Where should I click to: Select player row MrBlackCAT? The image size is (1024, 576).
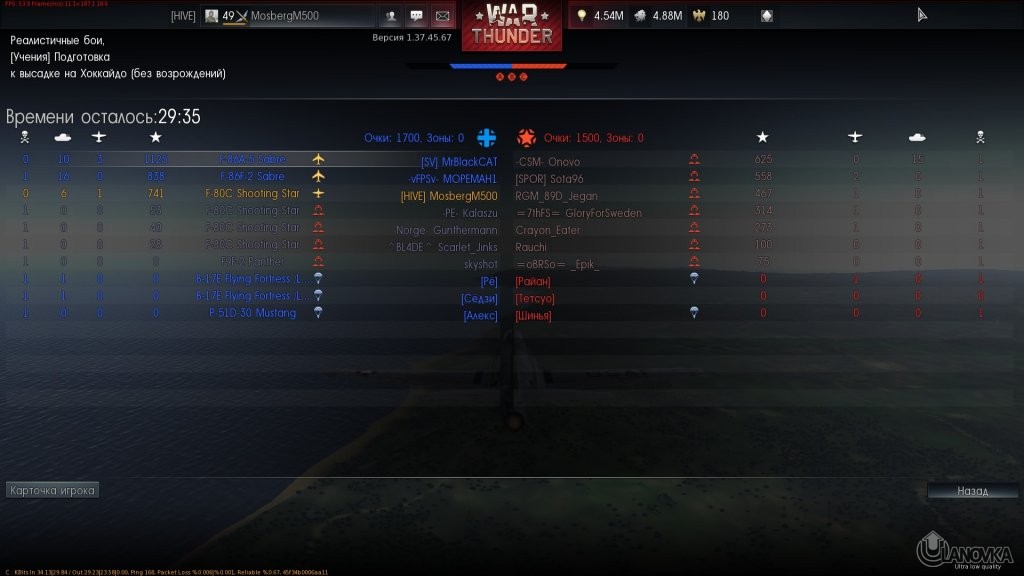click(x=459, y=161)
